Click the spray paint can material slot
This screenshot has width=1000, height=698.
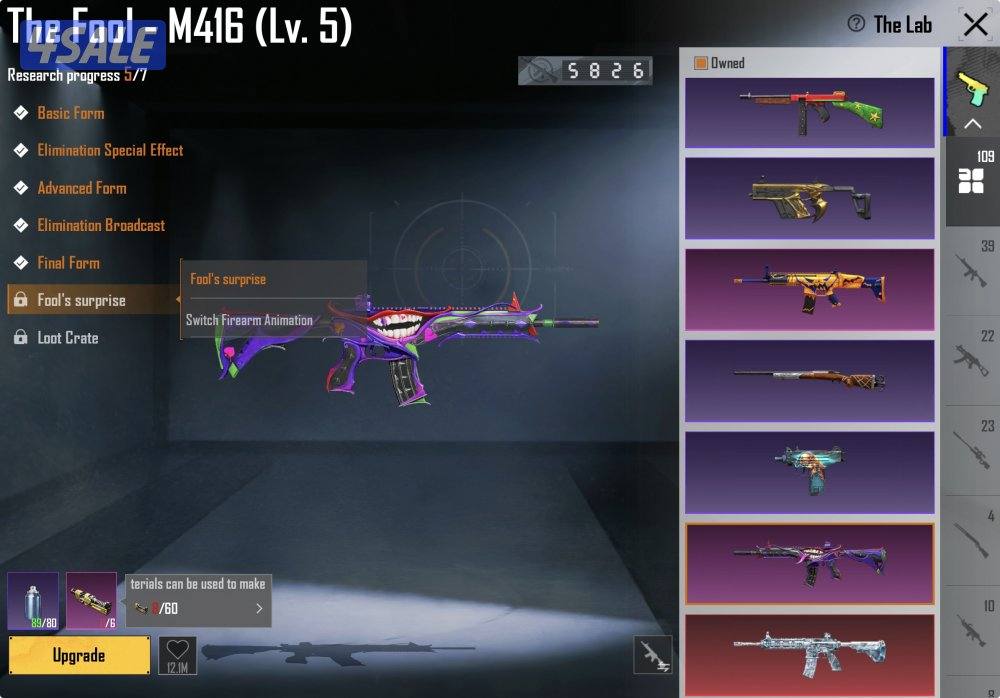click(33, 601)
